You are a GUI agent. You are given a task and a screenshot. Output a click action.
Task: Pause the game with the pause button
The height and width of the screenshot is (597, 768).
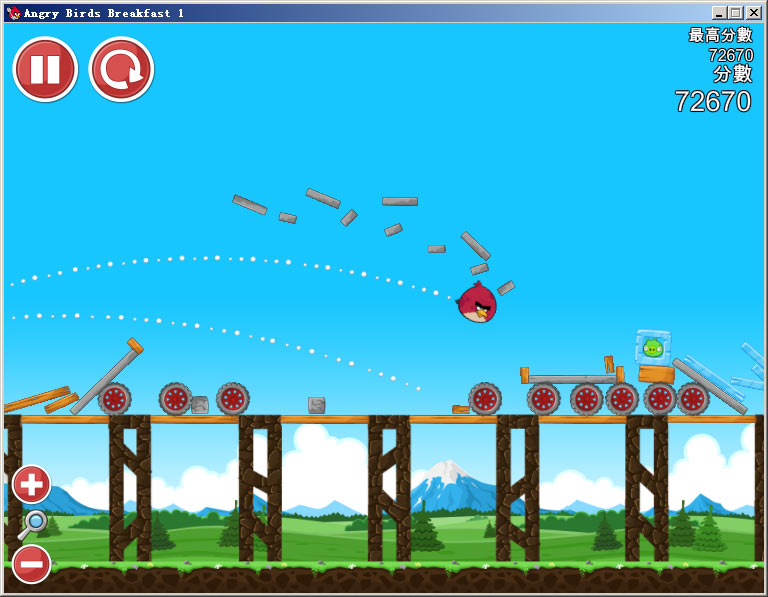pyautogui.click(x=45, y=70)
